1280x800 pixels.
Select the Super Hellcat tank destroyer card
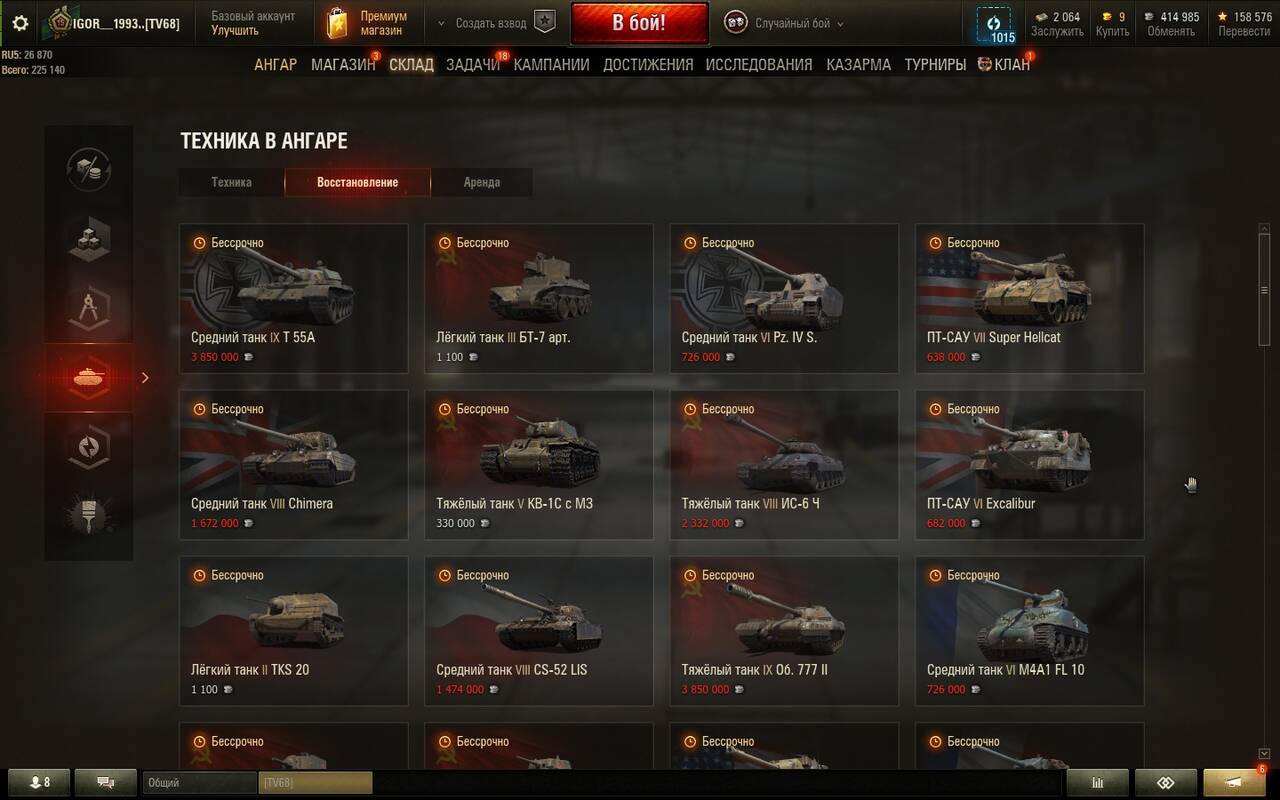1029,298
